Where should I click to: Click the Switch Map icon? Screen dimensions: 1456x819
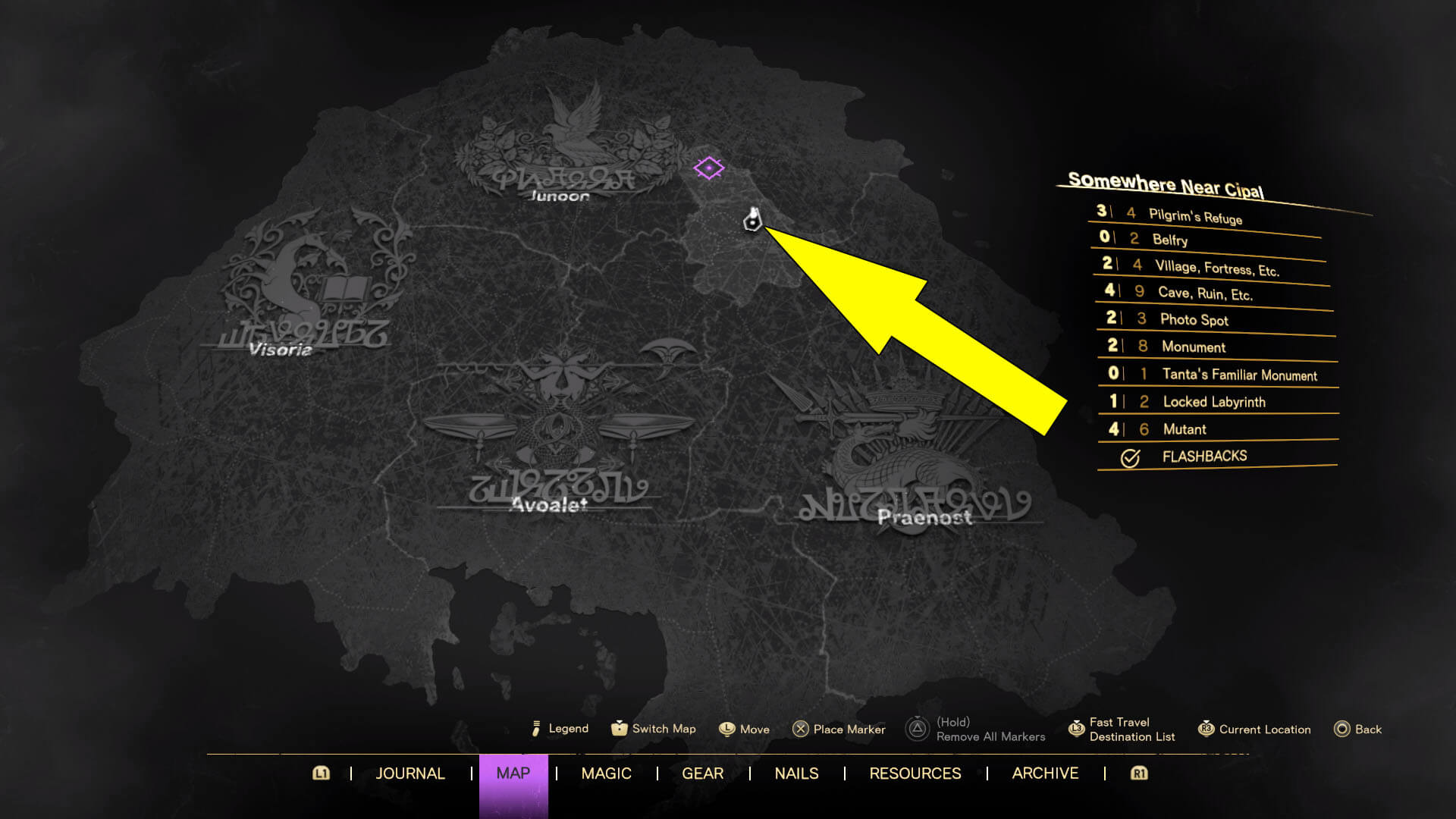(620, 729)
